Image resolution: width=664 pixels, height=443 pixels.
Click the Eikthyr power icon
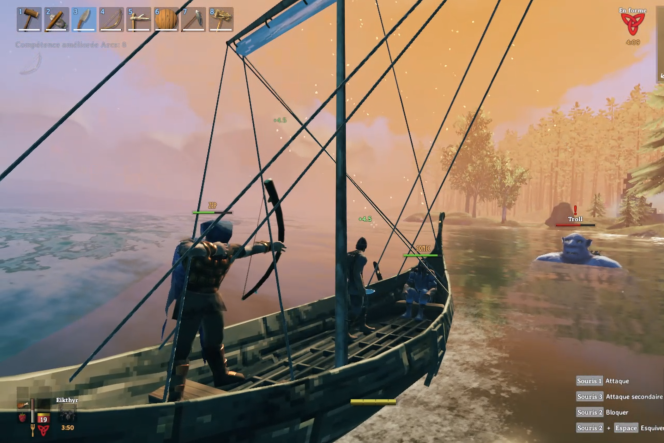click(67, 412)
